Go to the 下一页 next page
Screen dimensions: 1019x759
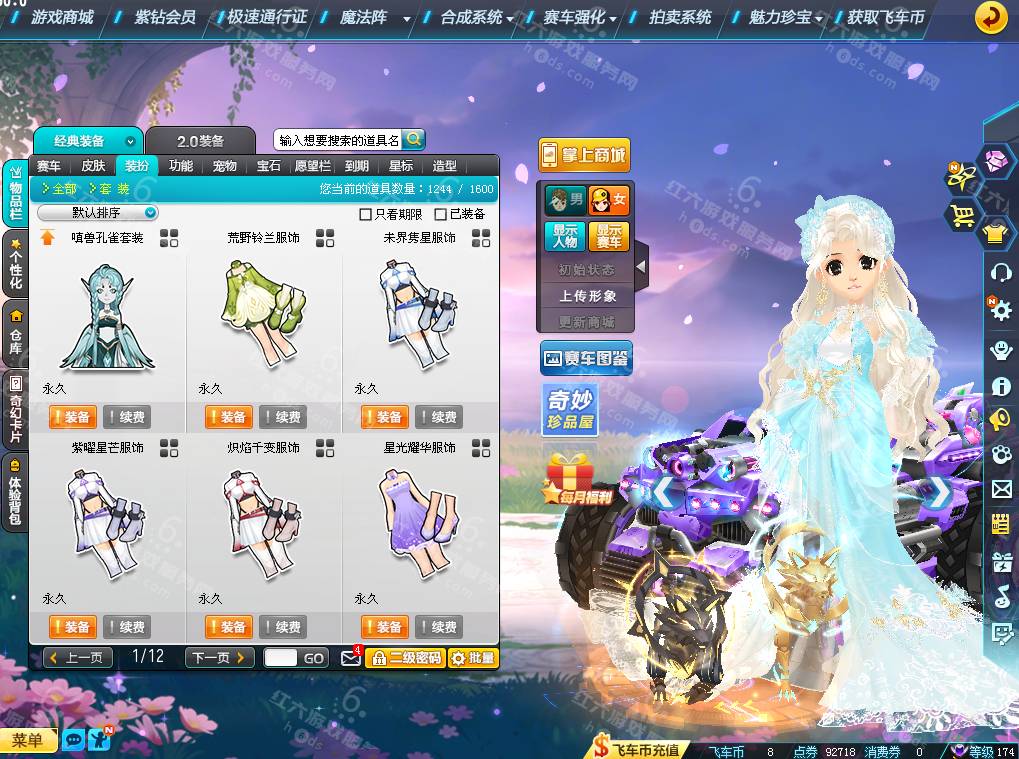[219, 657]
